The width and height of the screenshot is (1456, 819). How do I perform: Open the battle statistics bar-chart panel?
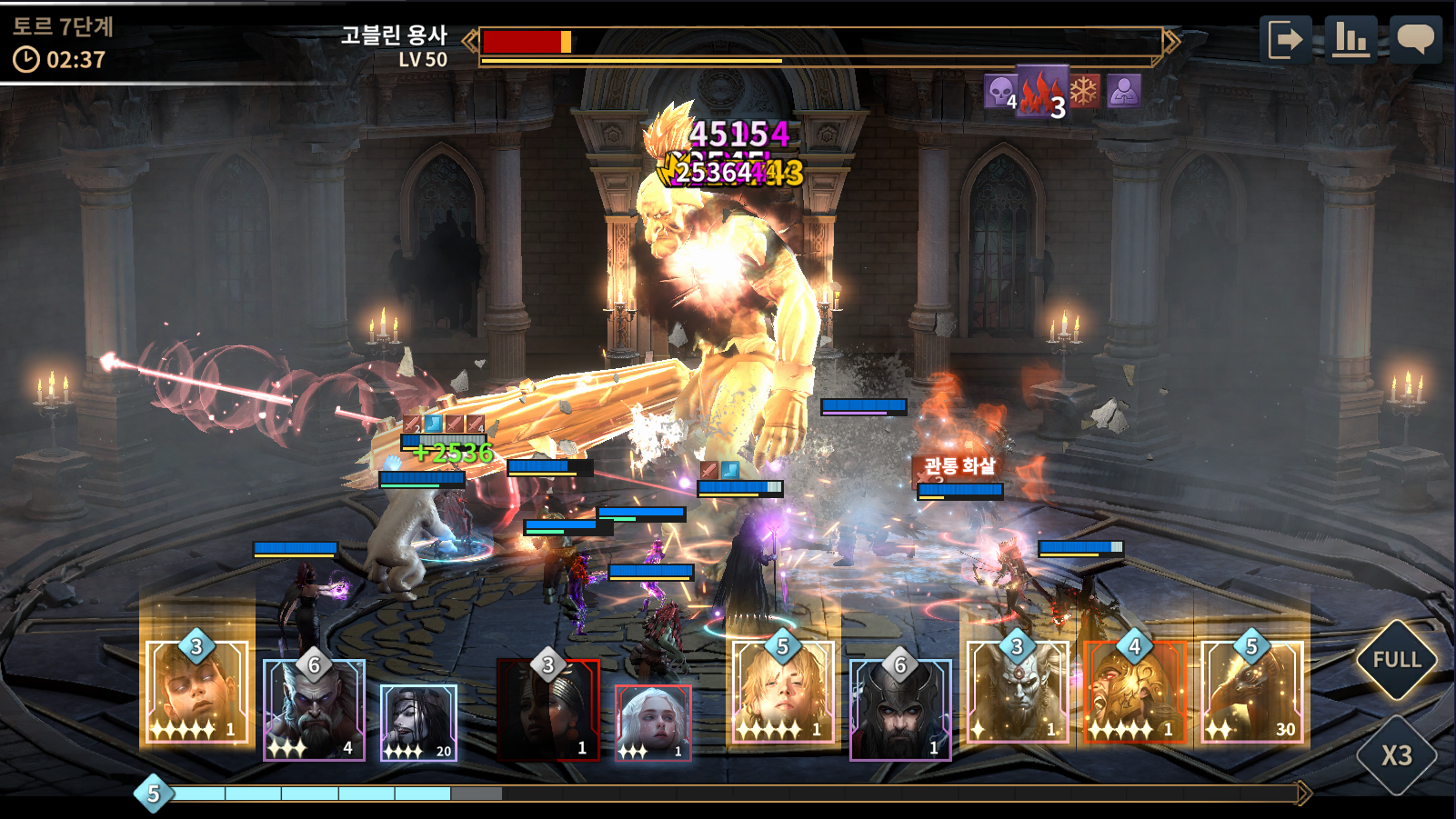pos(1351,40)
